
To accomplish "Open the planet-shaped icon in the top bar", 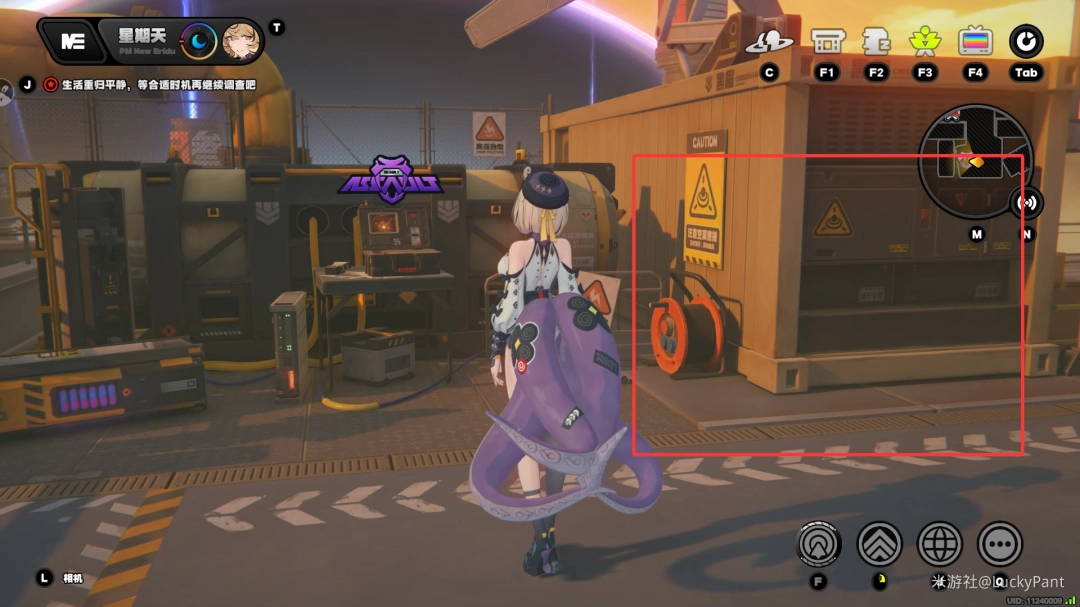I will (x=769, y=41).
